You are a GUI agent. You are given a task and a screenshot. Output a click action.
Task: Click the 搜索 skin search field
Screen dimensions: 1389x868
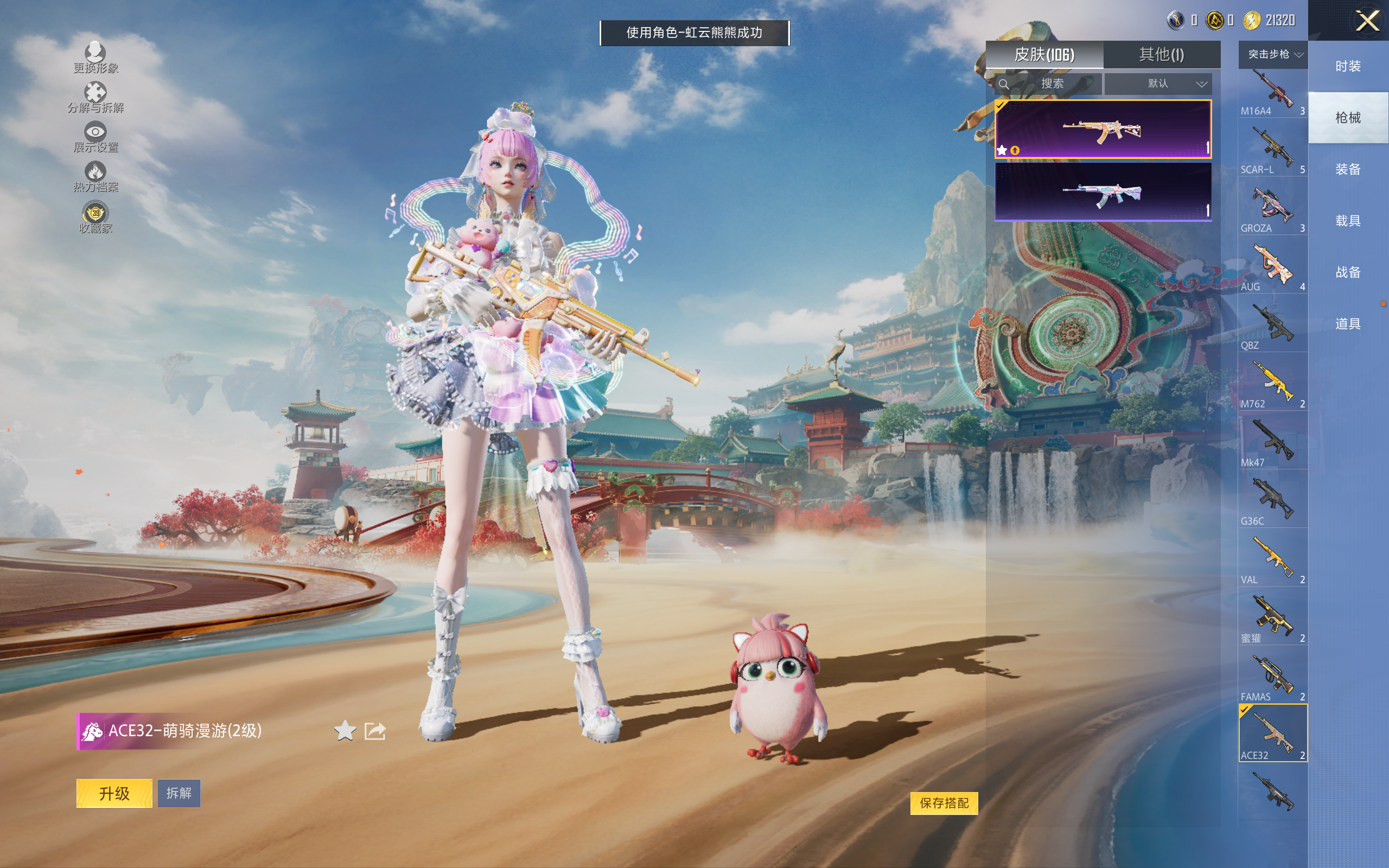point(1049,84)
